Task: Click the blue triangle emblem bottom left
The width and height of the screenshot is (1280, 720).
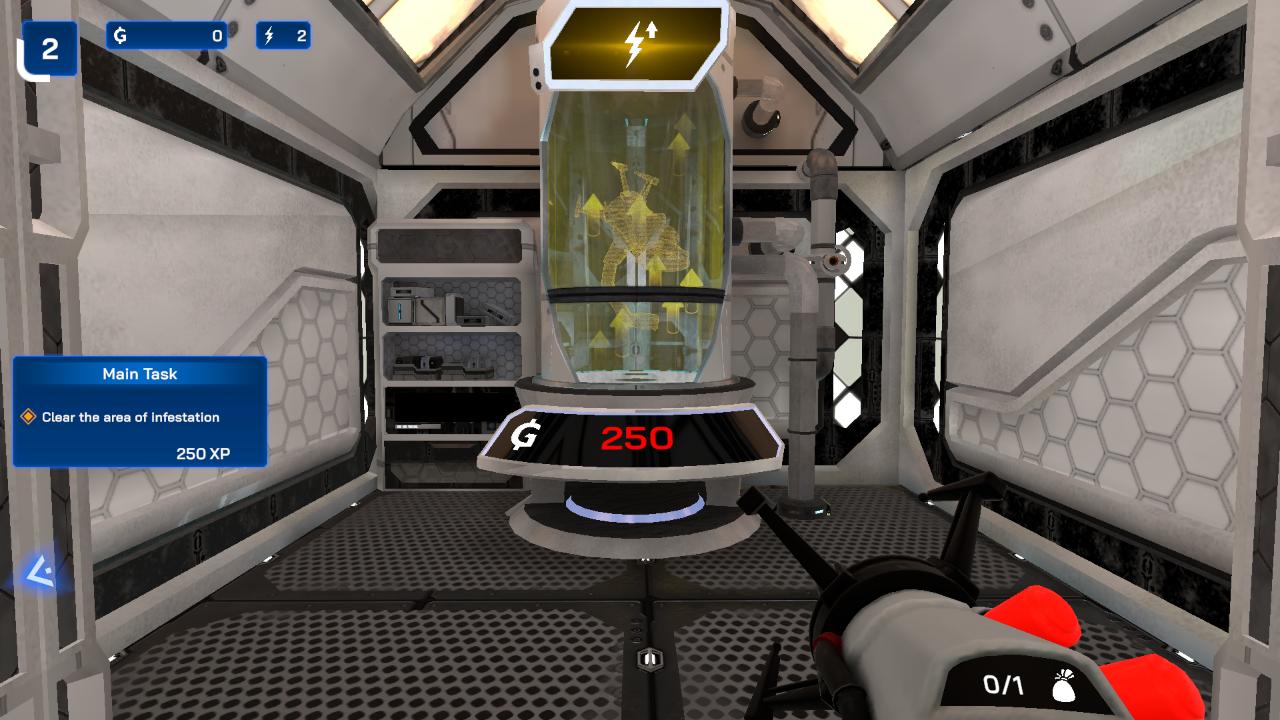Action: [40, 570]
